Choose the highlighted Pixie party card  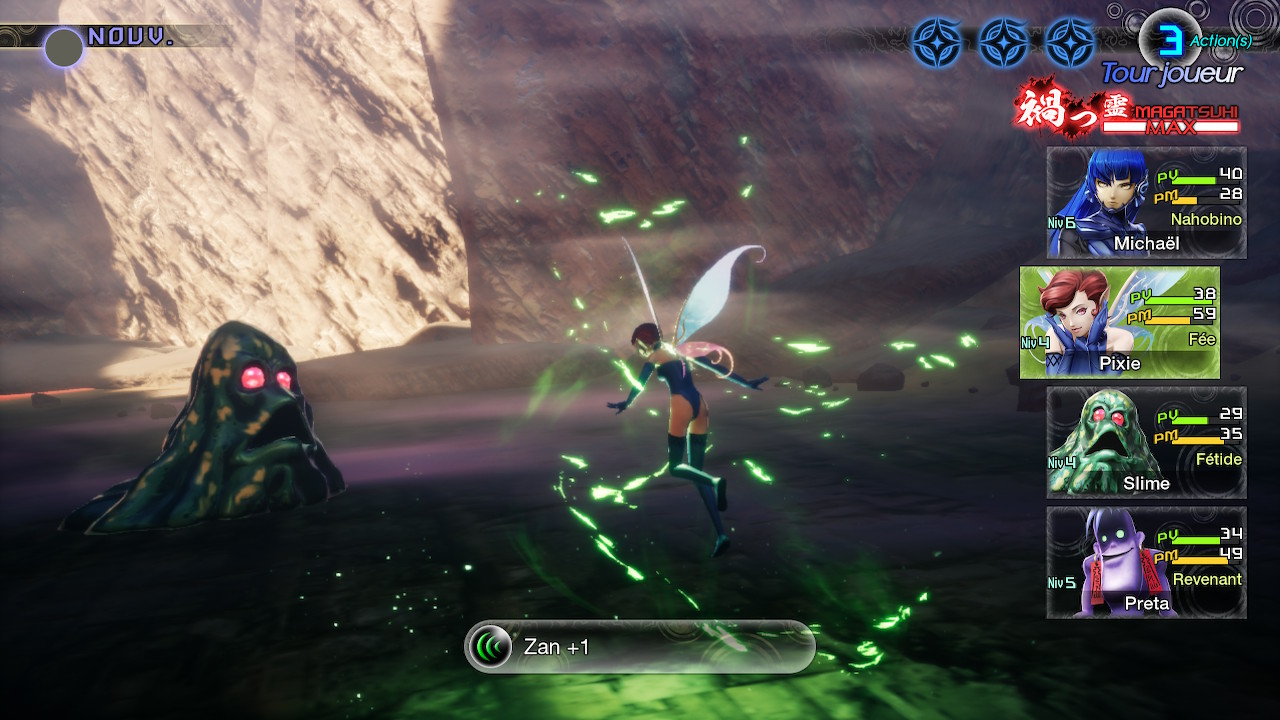(1120, 322)
